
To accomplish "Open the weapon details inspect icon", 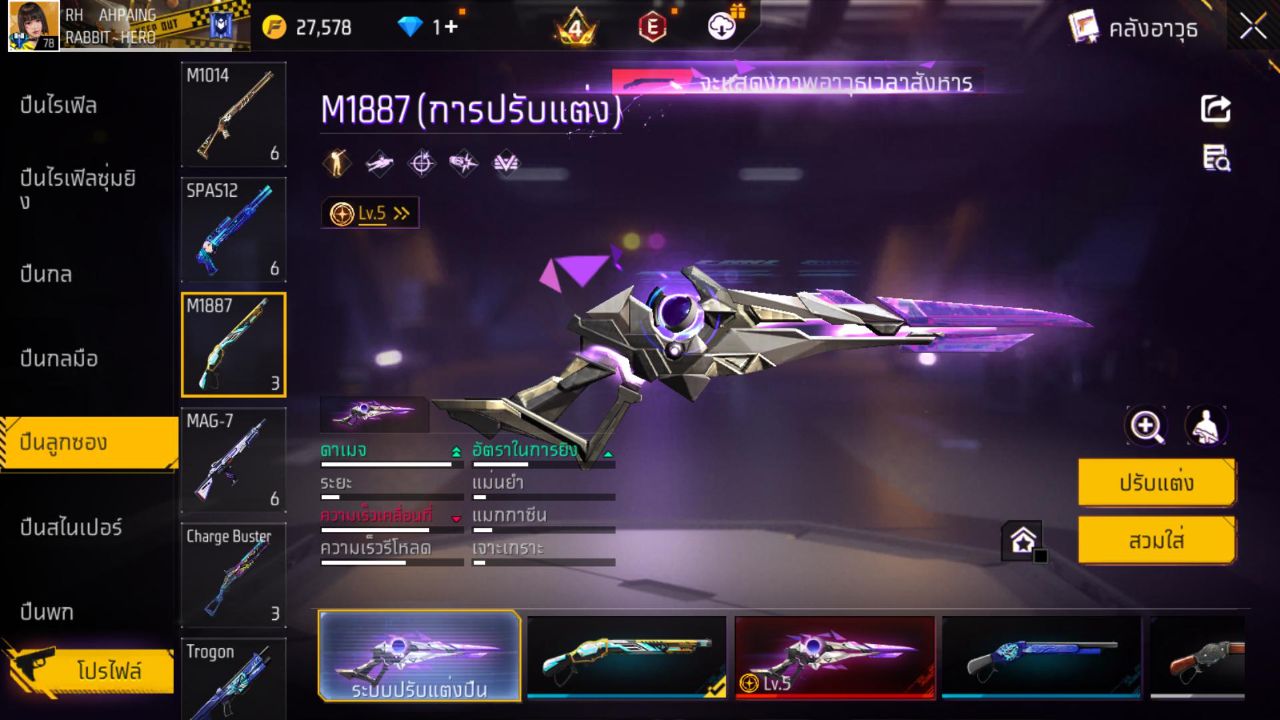I will [x=1215, y=160].
